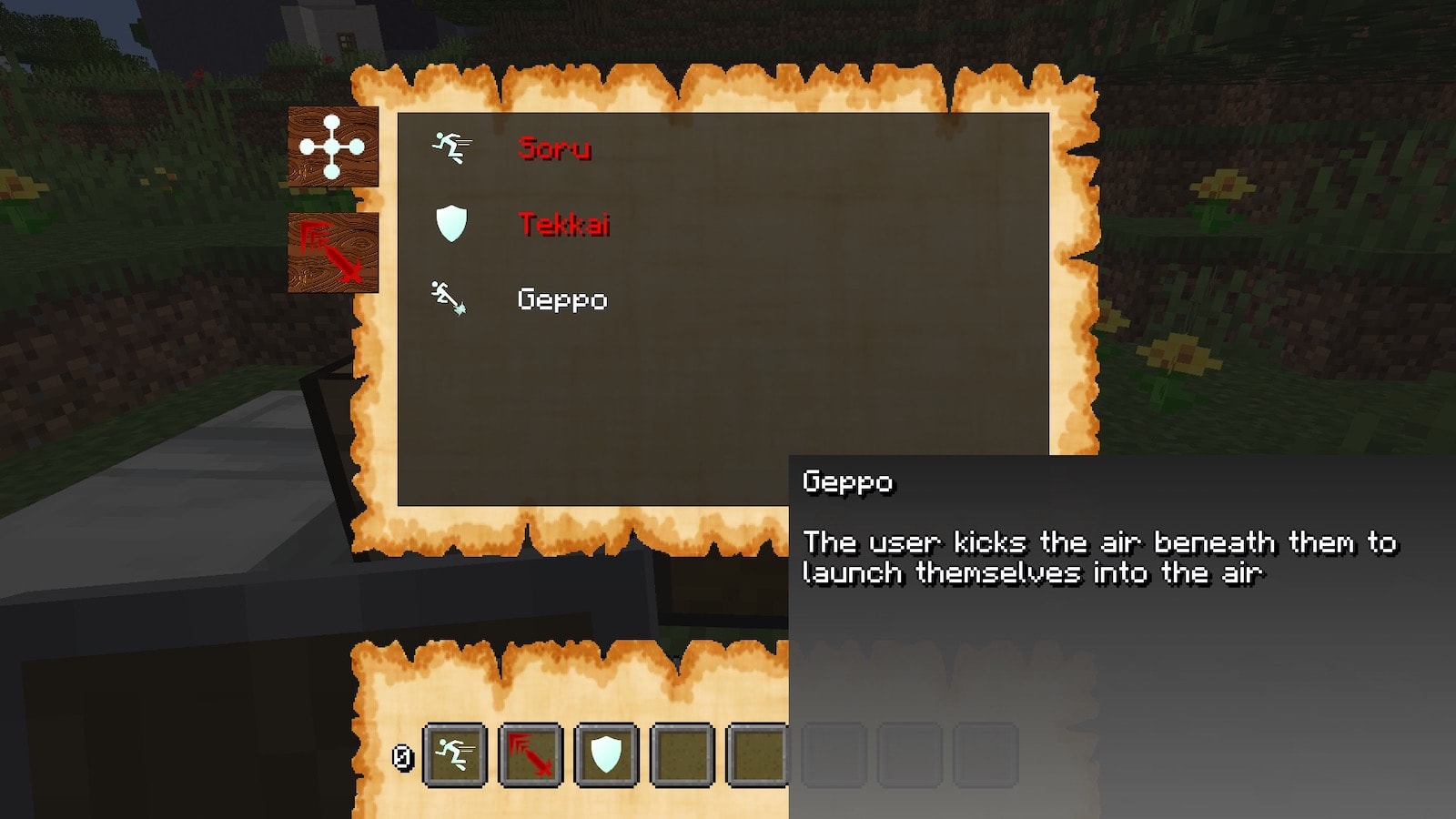Click the Soru running figure icon

tap(451, 147)
